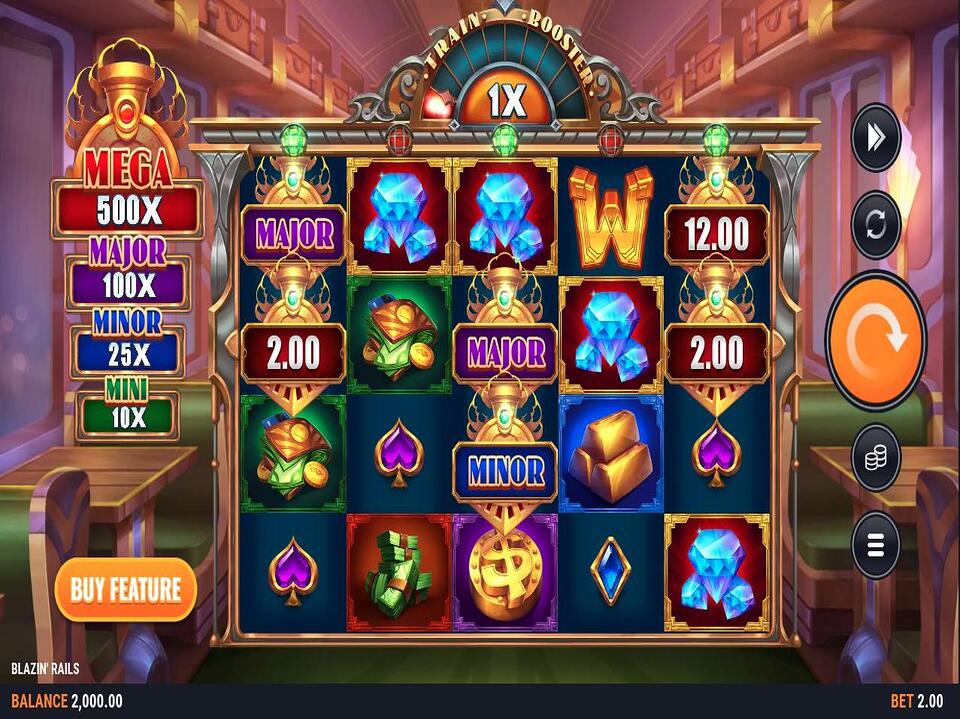This screenshot has height=719, width=960.
Task: Open the coin stack bet settings
Action: [x=875, y=457]
